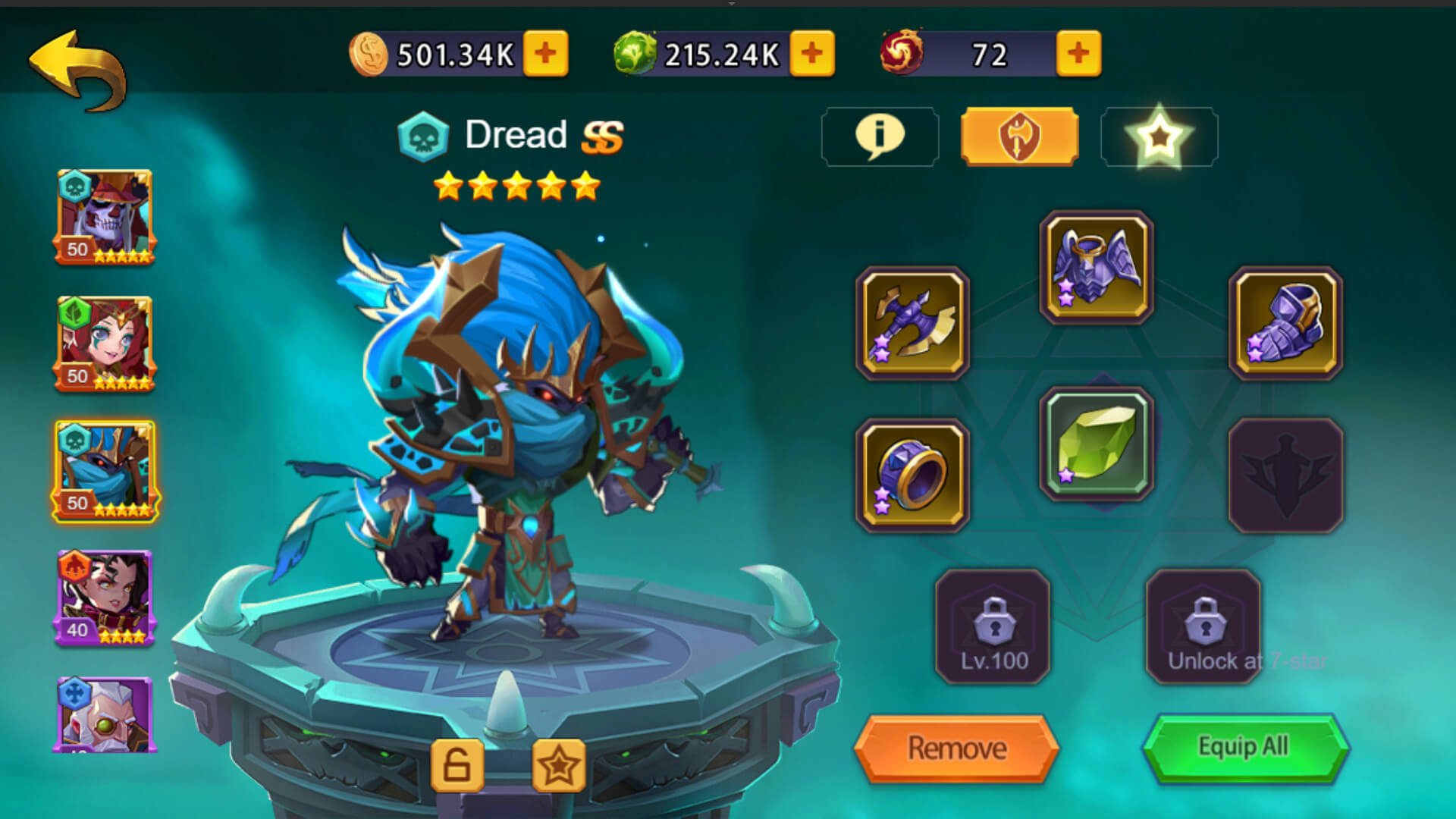Click the star button below the pedestal
The width and height of the screenshot is (1456, 819).
[x=559, y=766]
